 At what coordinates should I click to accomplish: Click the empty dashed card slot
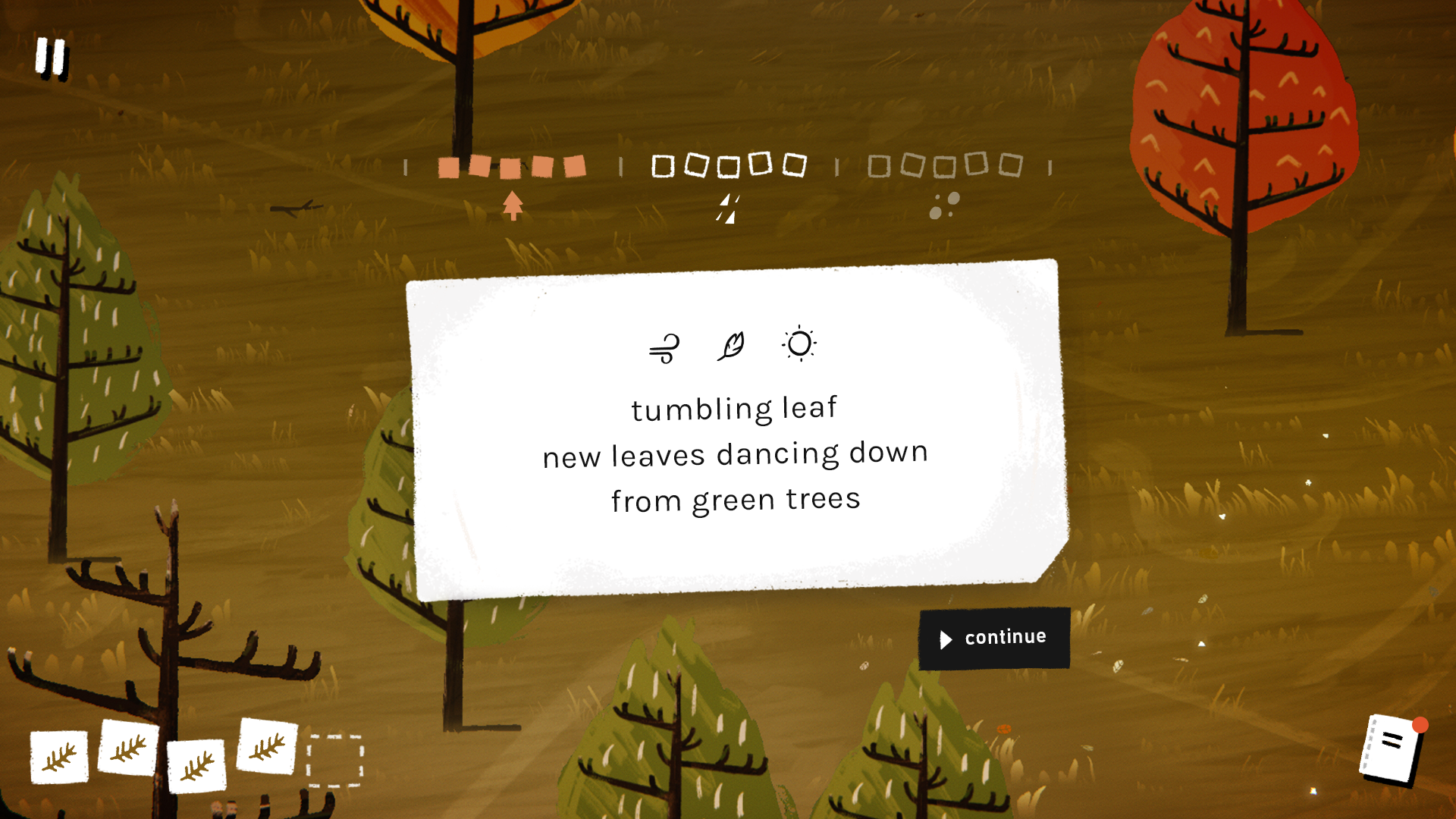[x=335, y=761]
